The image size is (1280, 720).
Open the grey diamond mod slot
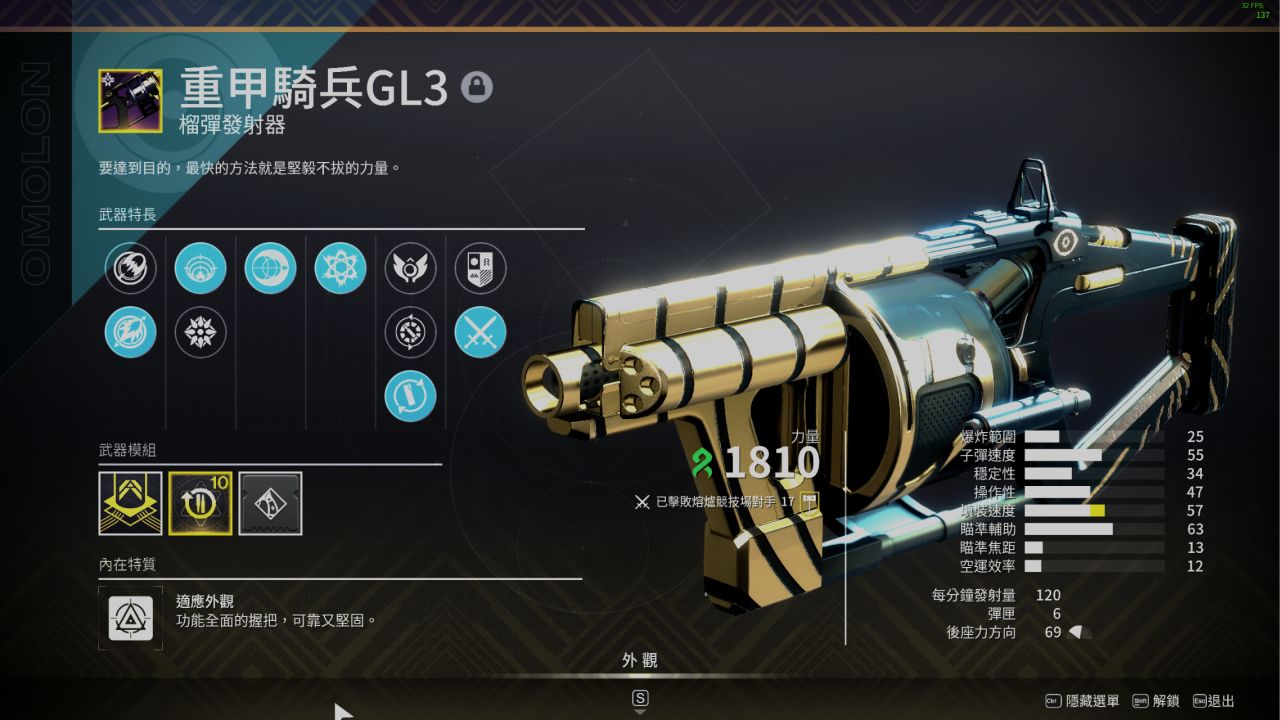coord(271,503)
